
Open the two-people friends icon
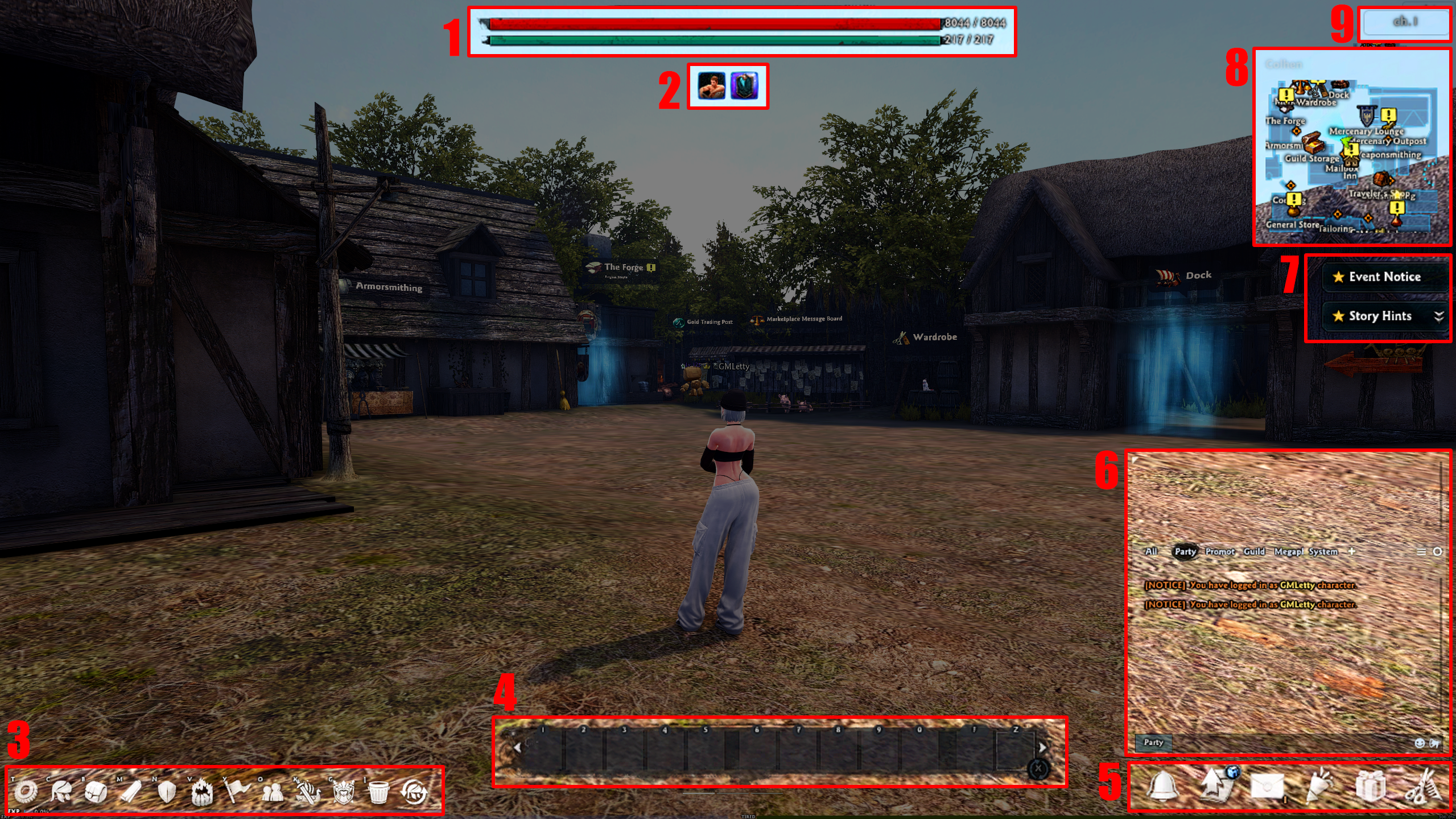(x=273, y=791)
